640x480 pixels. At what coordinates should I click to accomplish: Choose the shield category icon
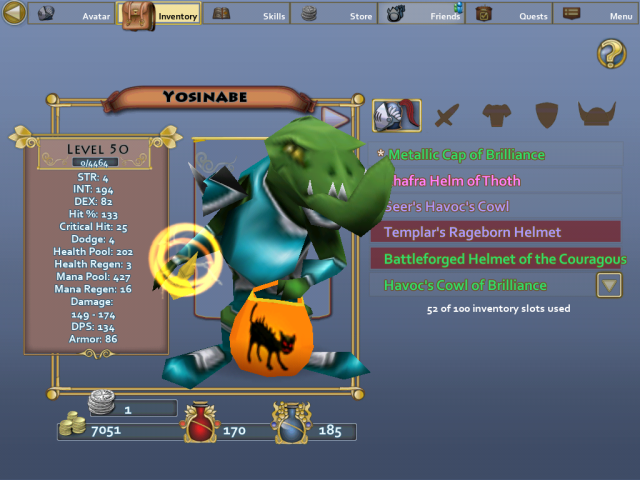[x=545, y=116]
